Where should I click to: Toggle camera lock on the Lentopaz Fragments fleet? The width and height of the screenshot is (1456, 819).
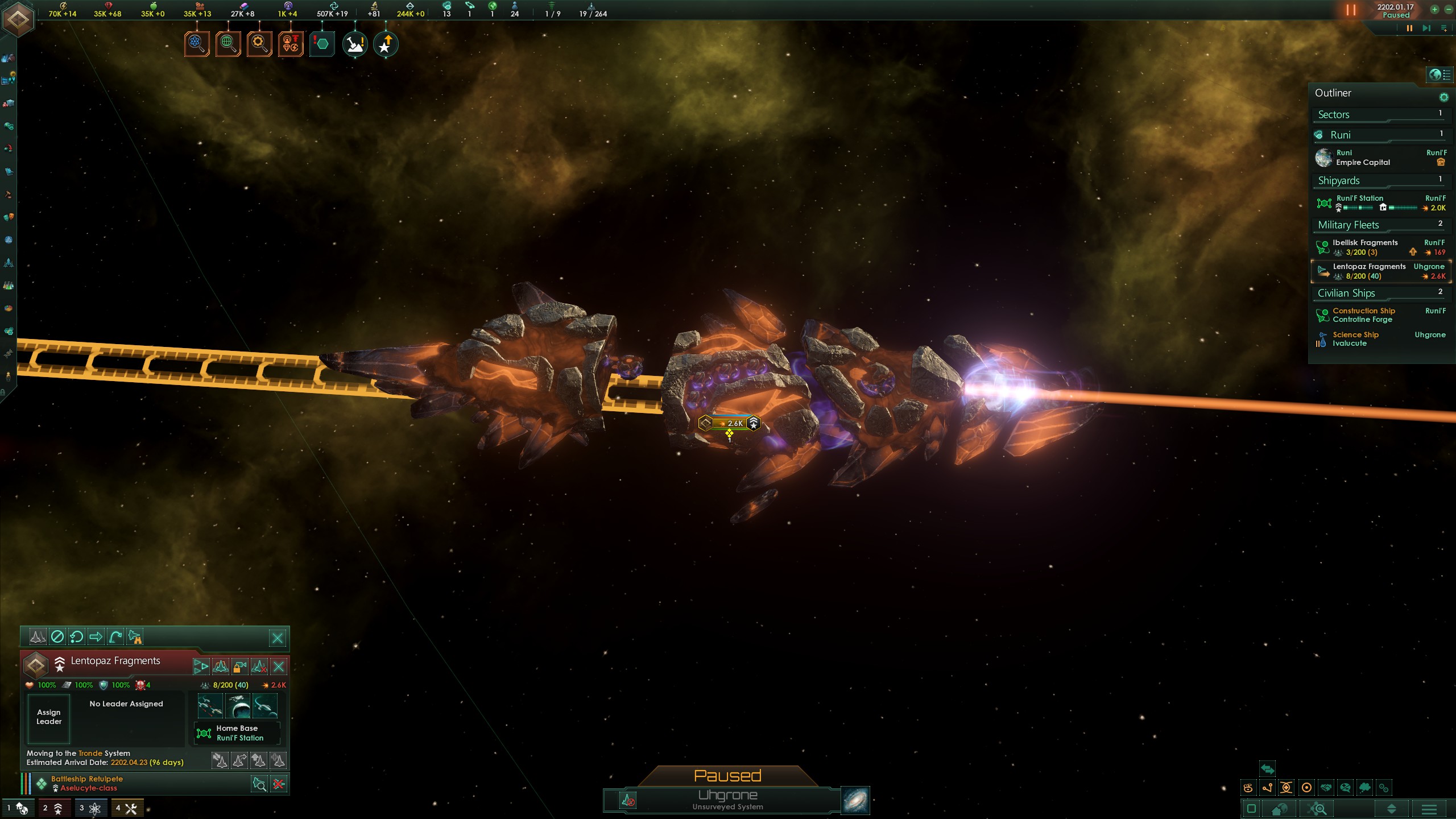click(x=239, y=666)
